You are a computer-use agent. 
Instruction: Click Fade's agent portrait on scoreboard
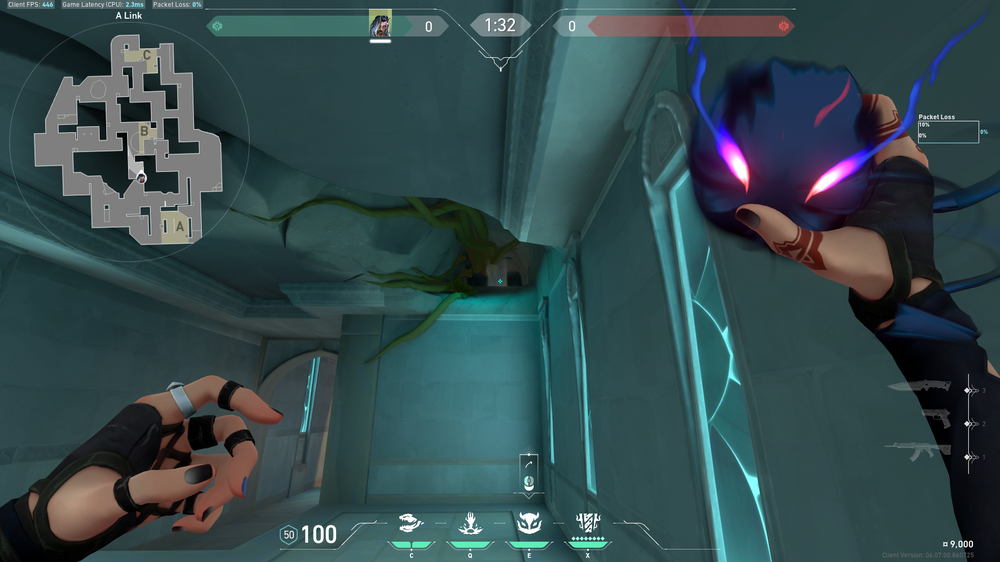[380, 24]
